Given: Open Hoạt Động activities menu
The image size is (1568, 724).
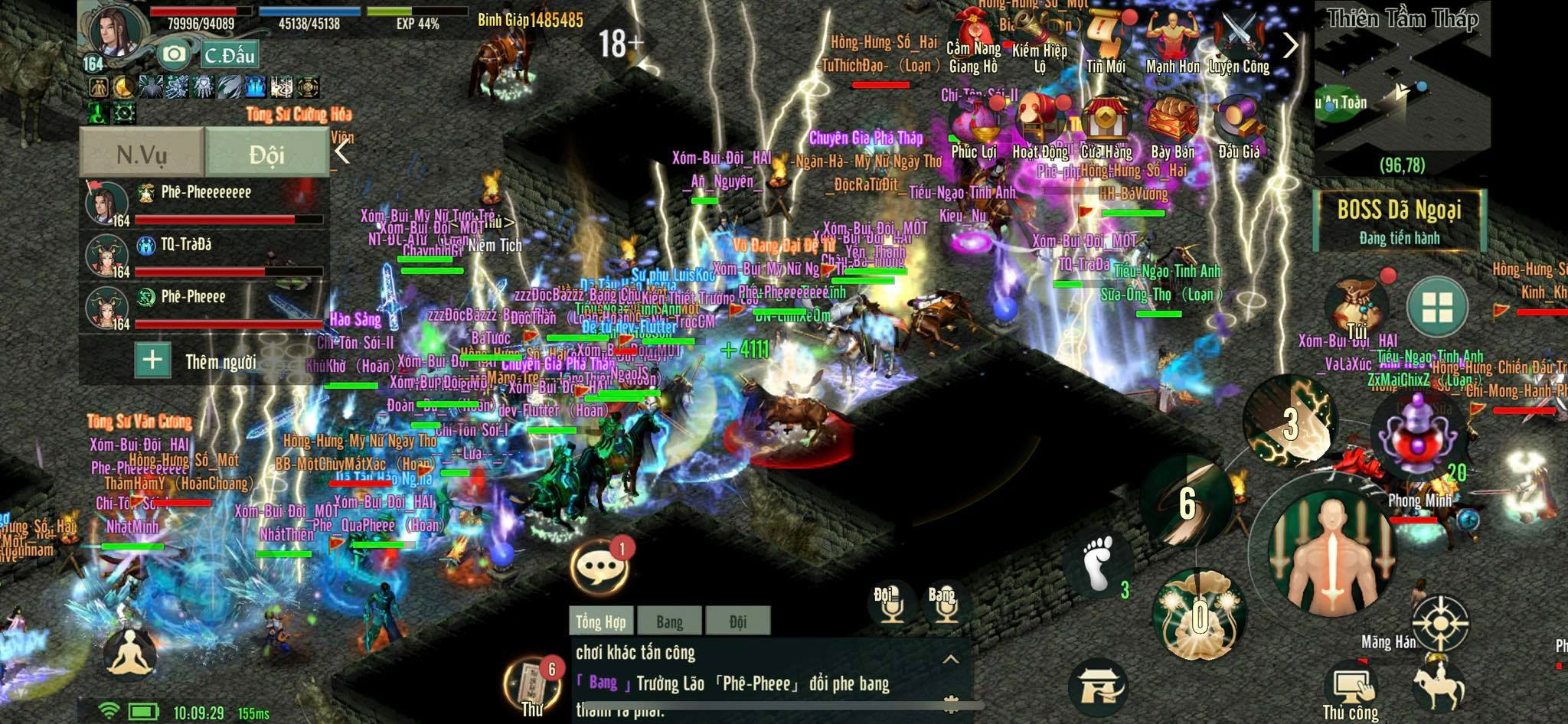Looking at the screenshot, I should click(1040, 129).
